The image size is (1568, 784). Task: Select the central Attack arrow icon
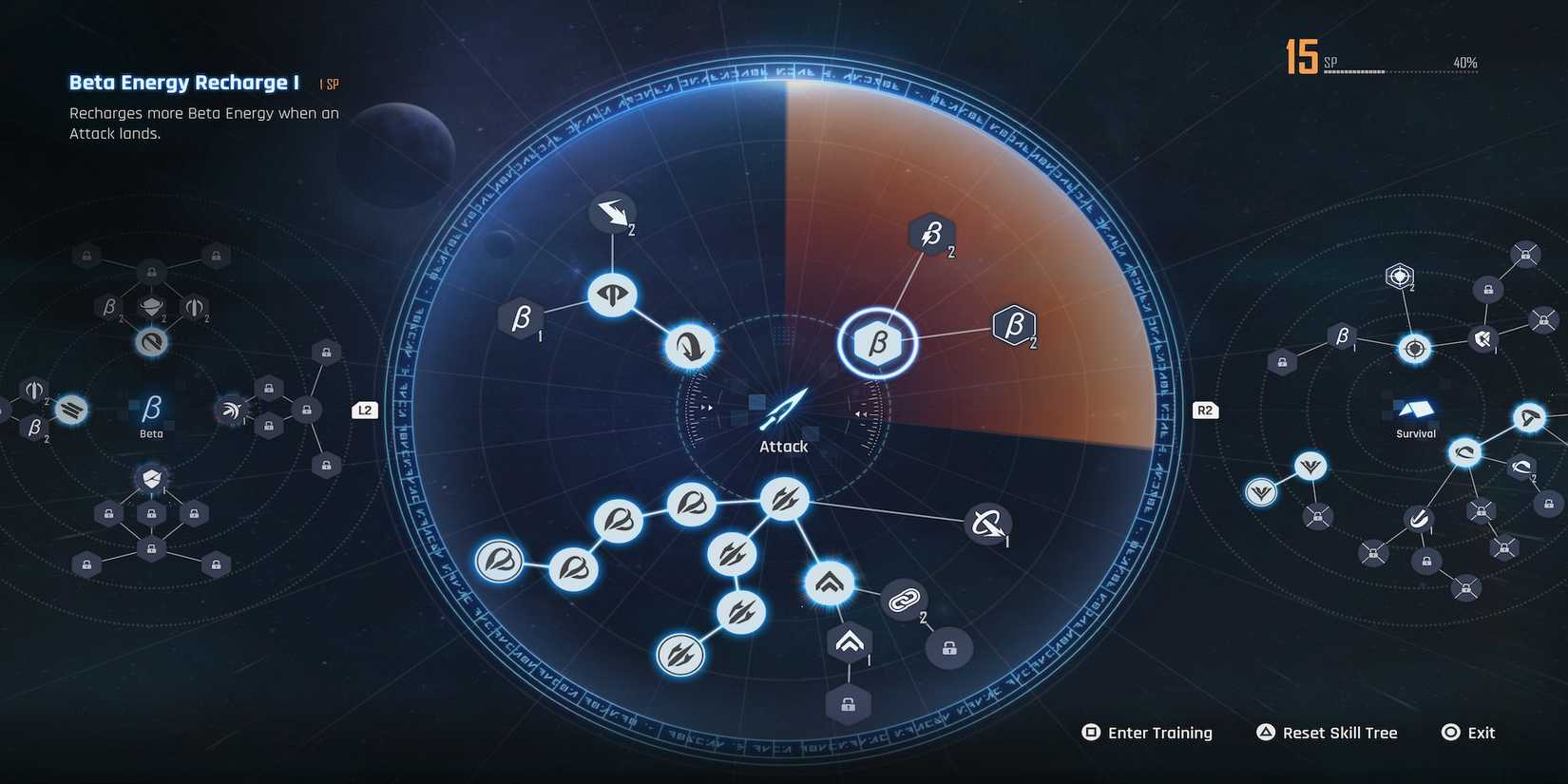(783, 407)
